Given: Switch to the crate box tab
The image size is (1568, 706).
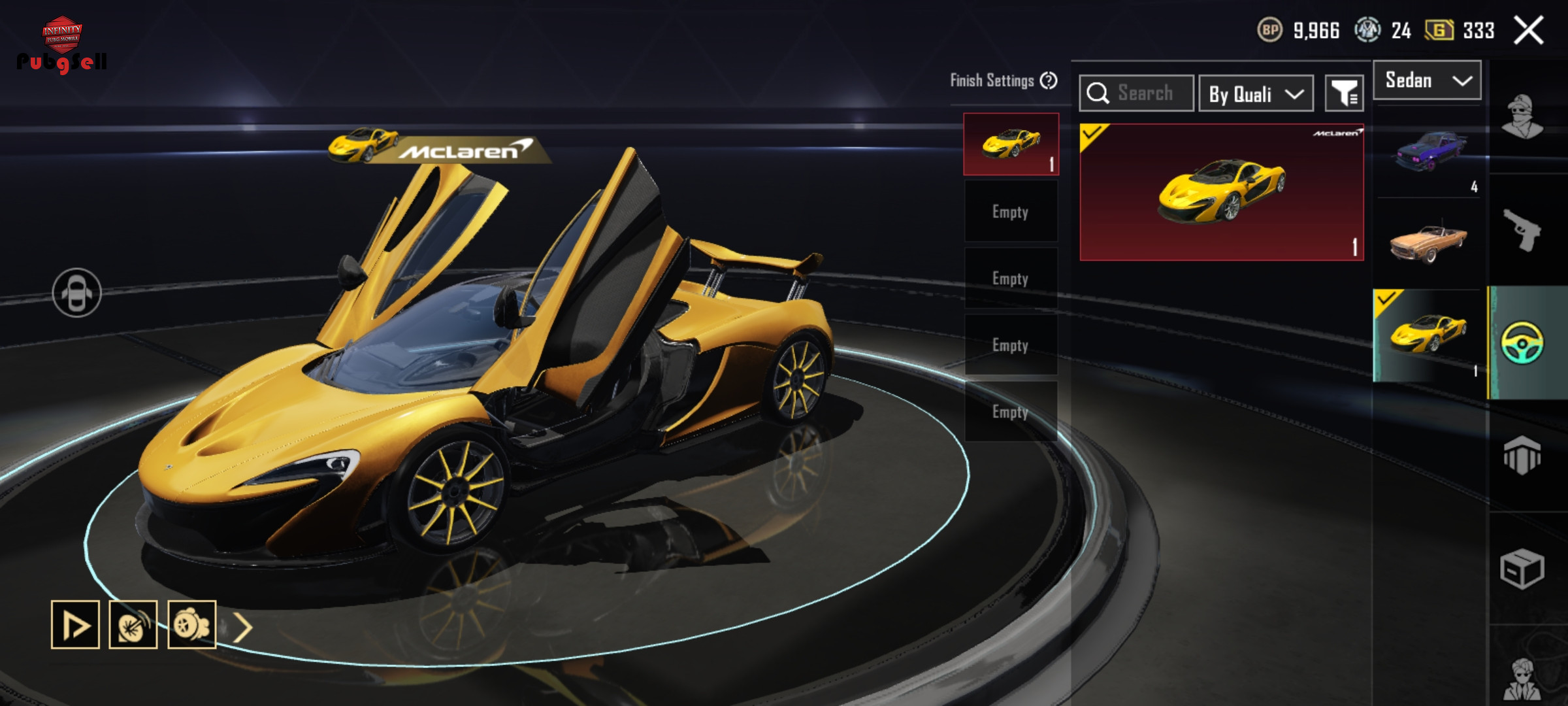Looking at the screenshot, I should click(x=1522, y=568).
